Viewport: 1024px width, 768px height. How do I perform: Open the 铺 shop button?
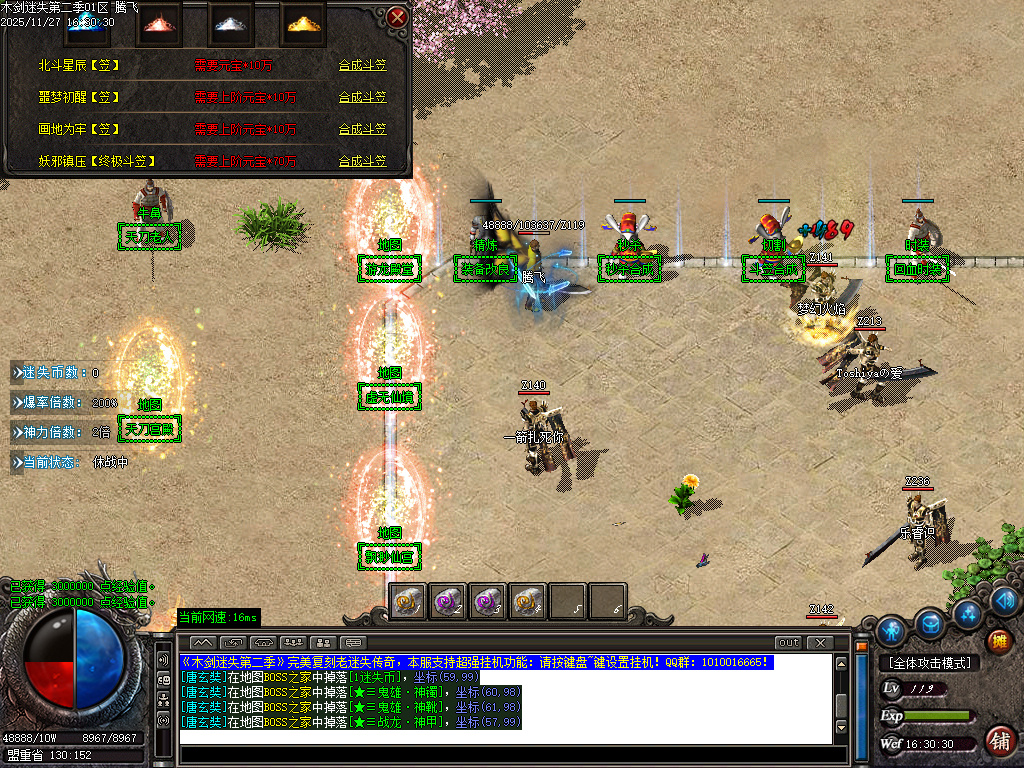[x=998, y=740]
